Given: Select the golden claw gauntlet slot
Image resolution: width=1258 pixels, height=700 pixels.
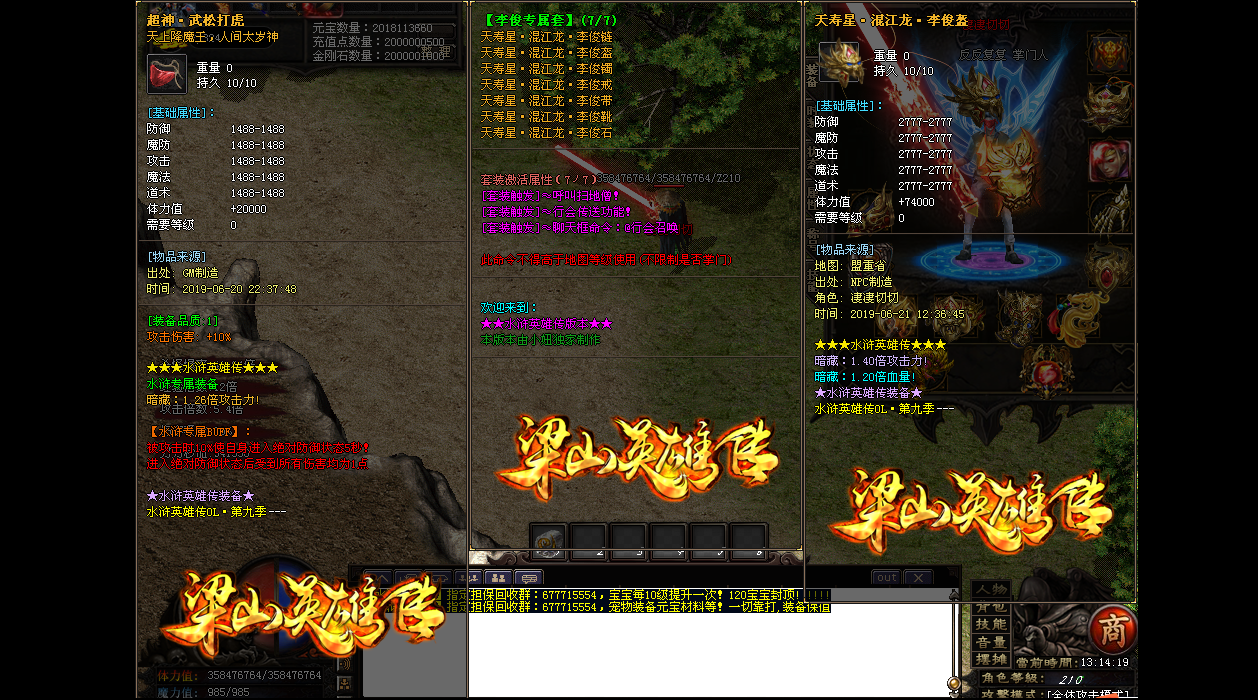Looking at the screenshot, I should (x=1107, y=210).
